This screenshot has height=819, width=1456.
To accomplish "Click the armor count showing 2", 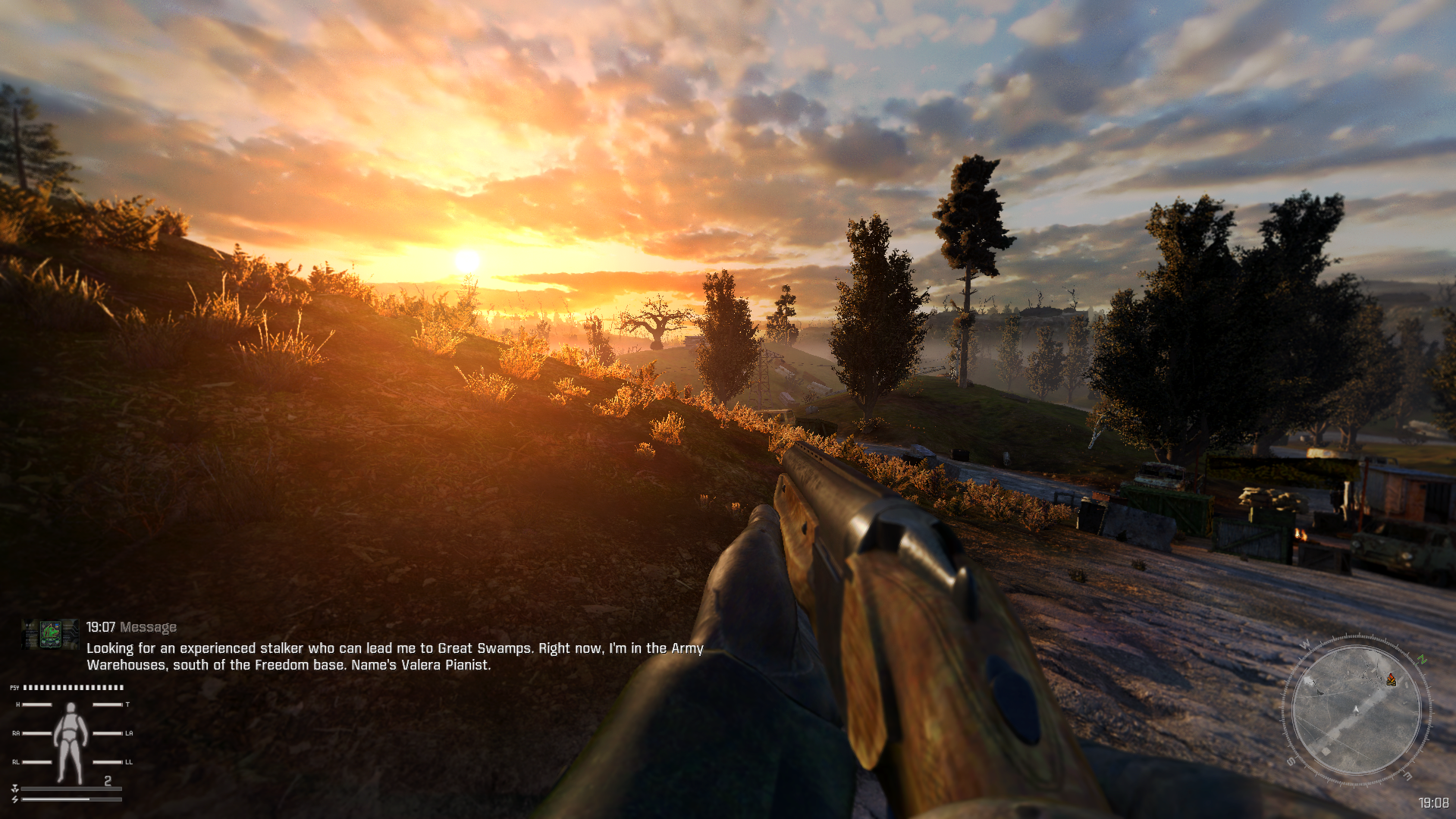I will (108, 780).
